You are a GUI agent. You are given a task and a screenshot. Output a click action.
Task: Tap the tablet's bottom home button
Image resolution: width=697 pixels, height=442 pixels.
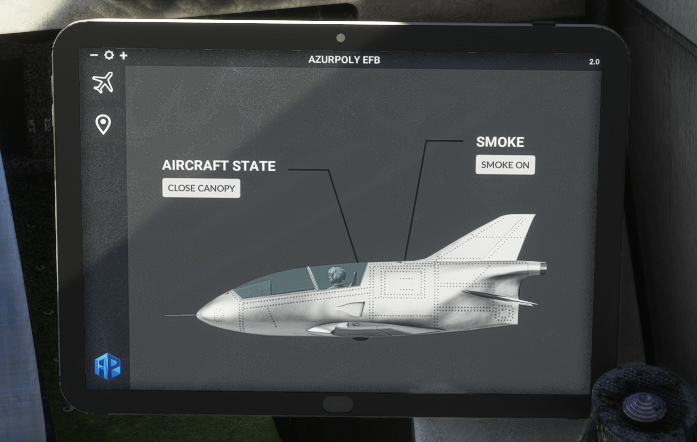pos(339,404)
